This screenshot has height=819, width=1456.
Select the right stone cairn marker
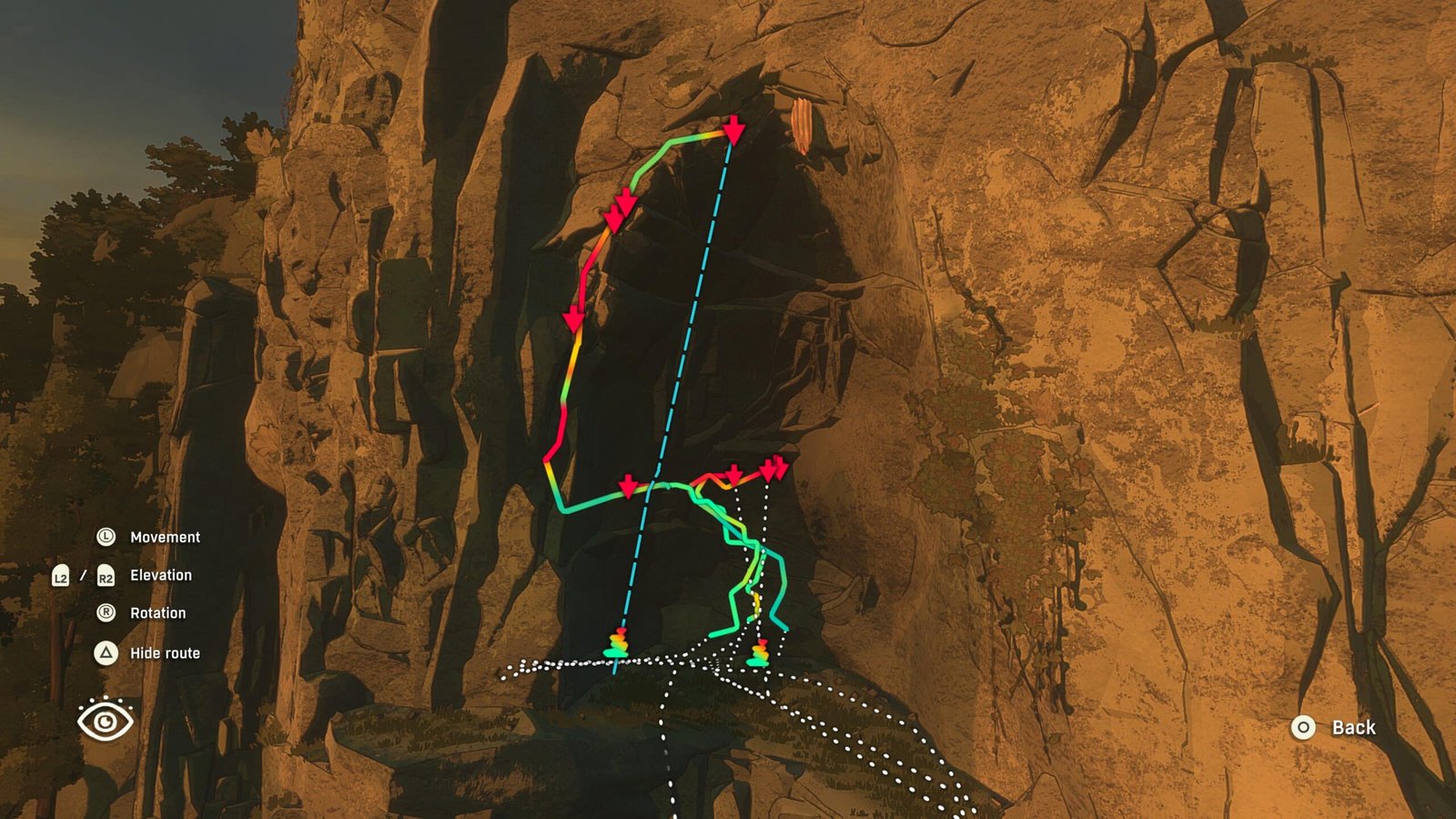pyautogui.click(x=758, y=654)
